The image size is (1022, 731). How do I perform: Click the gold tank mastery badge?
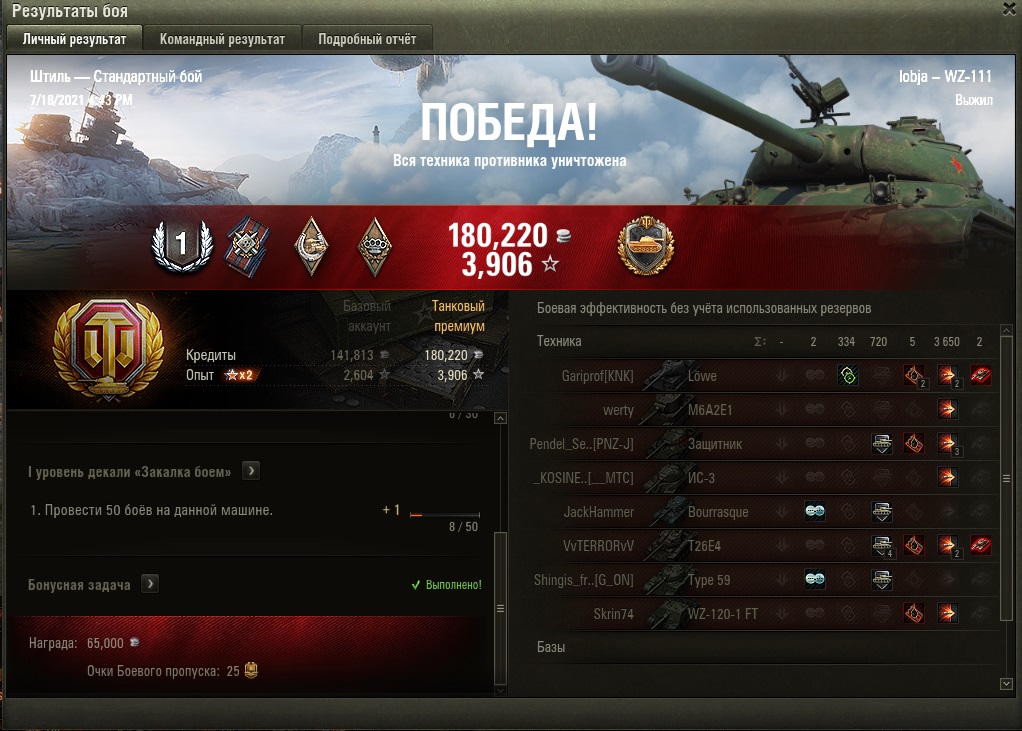(646, 246)
